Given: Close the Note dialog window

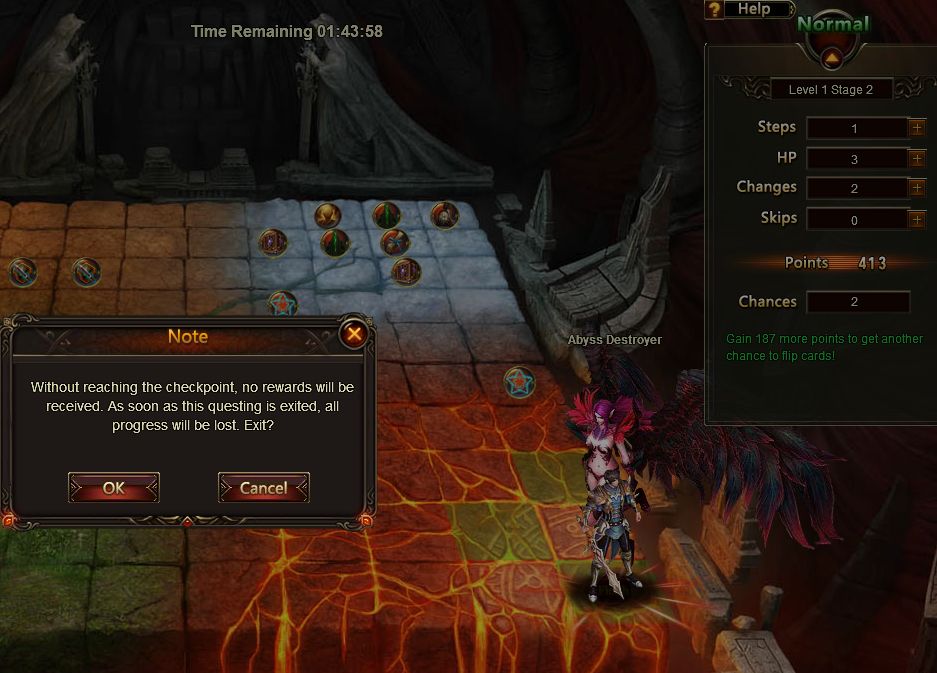Looking at the screenshot, I should pos(352,334).
